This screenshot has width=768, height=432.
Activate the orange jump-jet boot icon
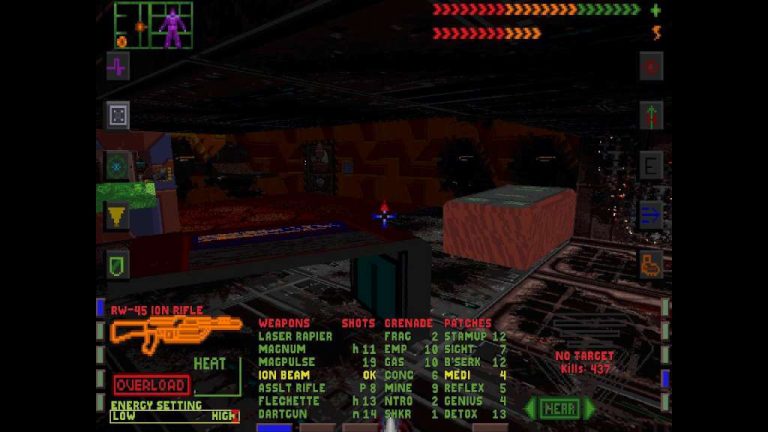pos(651,264)
